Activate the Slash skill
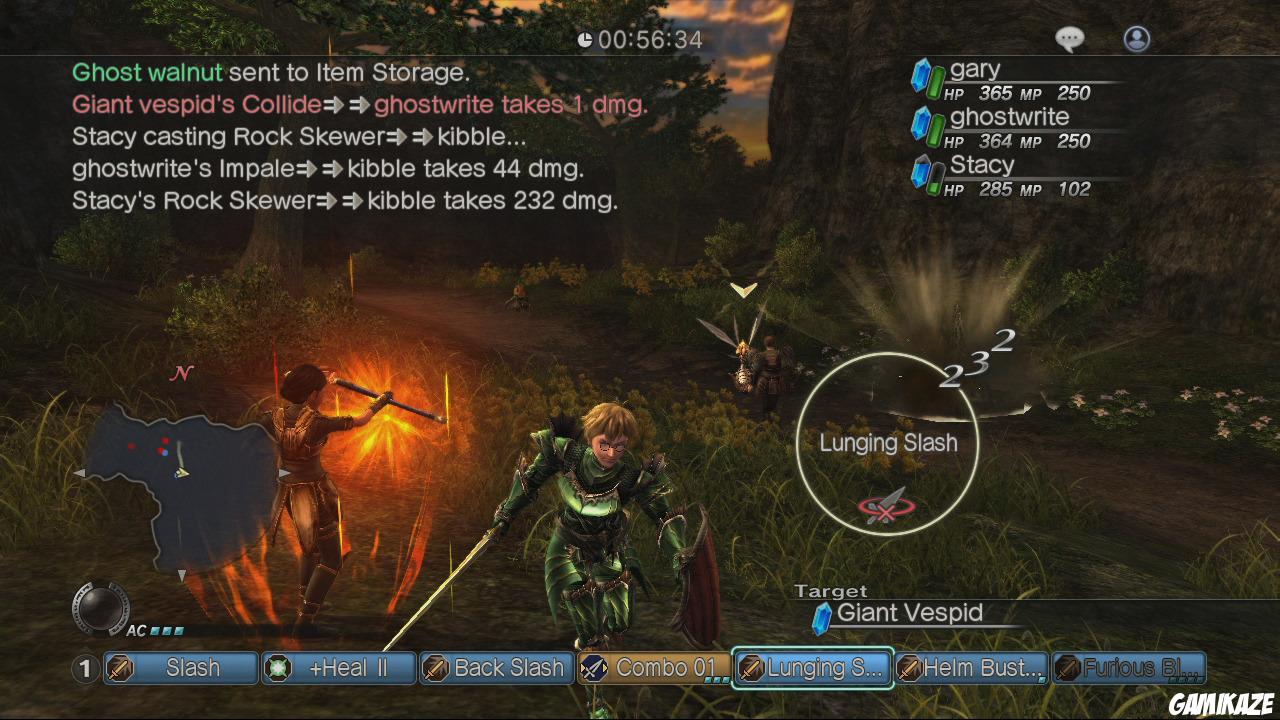Screen dimensions: 1280x720 [x=181, y=668]
